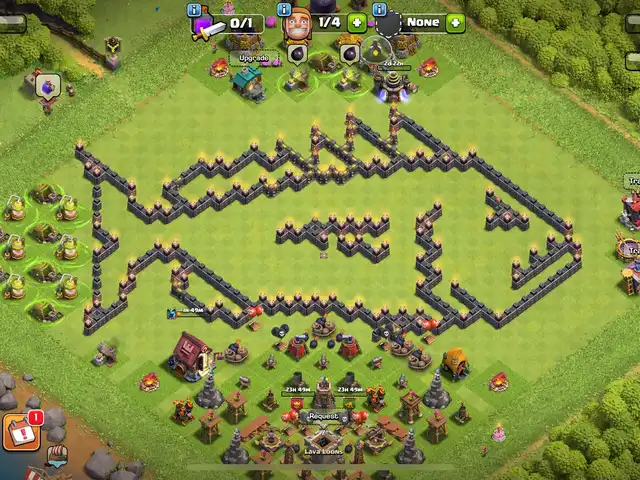Tap the green plus beside 1/4 builders
Viewport: 640px width, 480px height.
coord(356,22)
